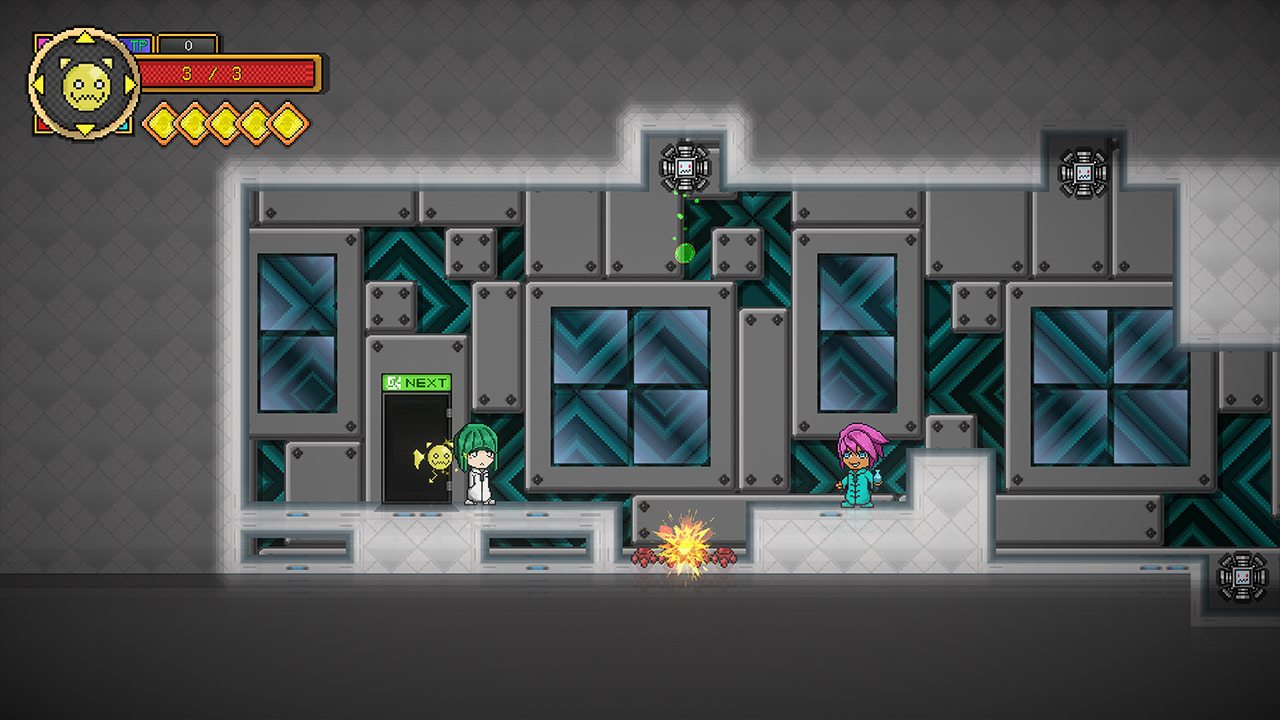
Task: Click the yellow fish companion beside the door
Action: 440,460
